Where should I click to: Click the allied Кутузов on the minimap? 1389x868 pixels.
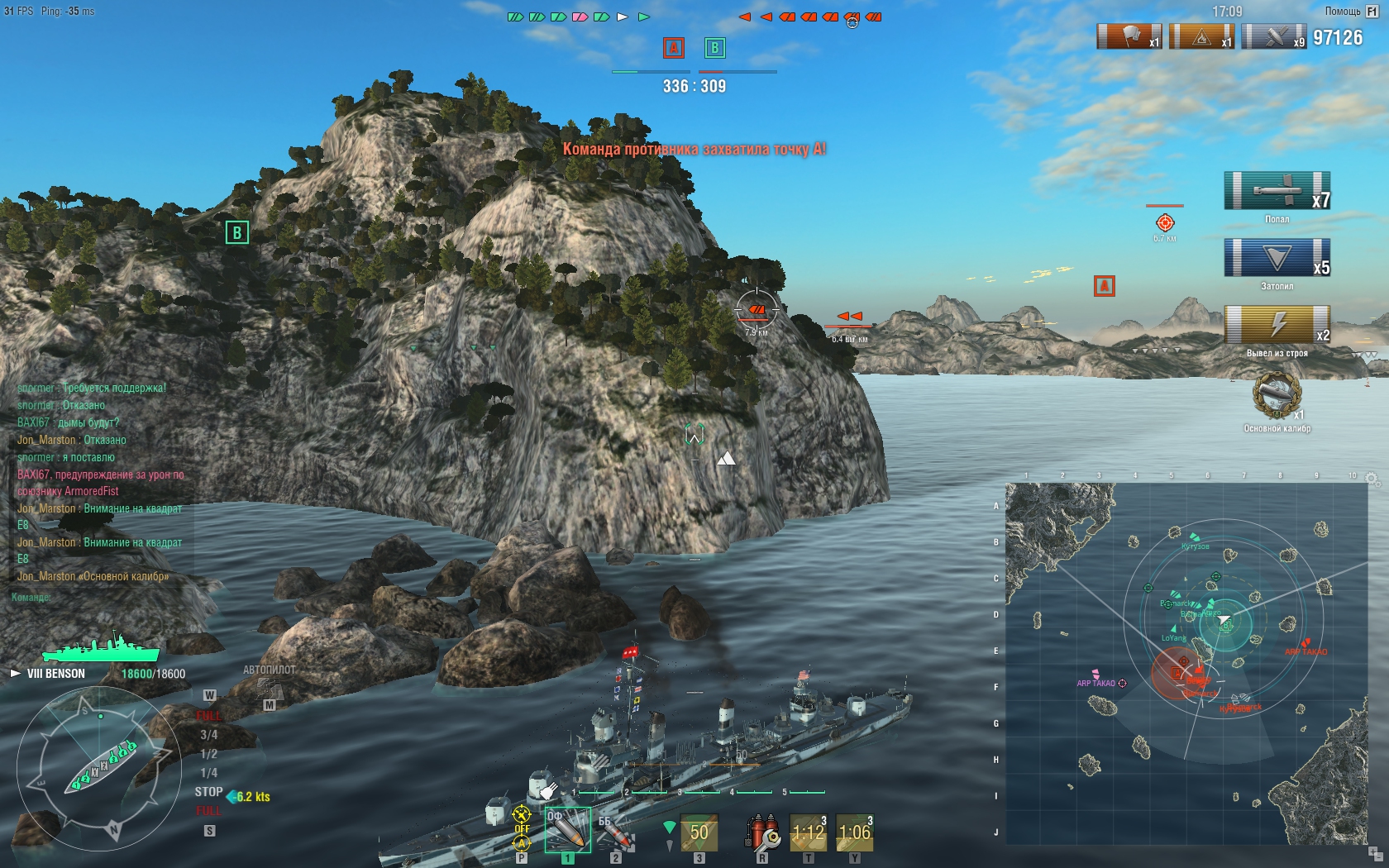1194,538
